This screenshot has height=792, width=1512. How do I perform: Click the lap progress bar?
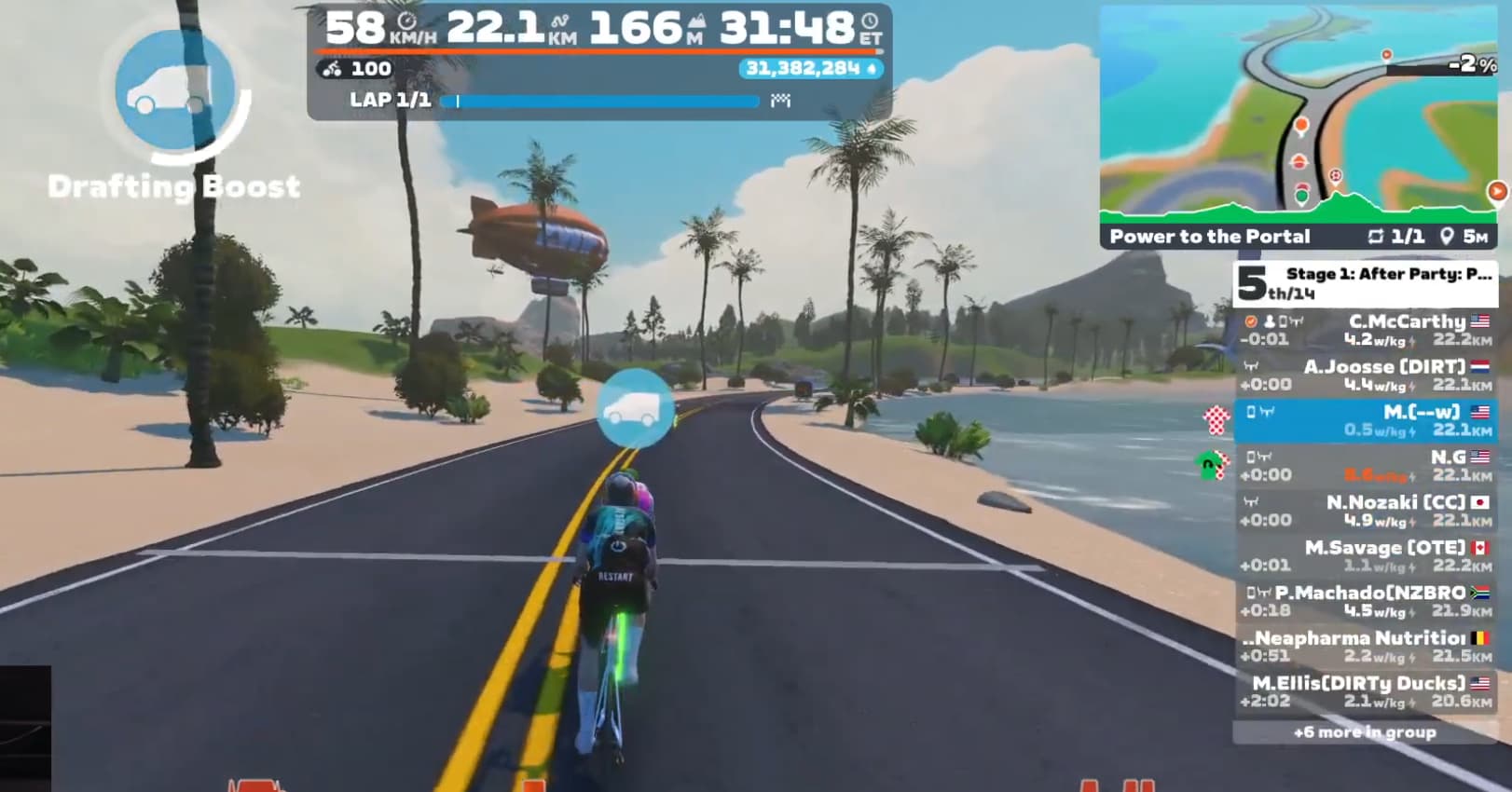click(607, 101)
